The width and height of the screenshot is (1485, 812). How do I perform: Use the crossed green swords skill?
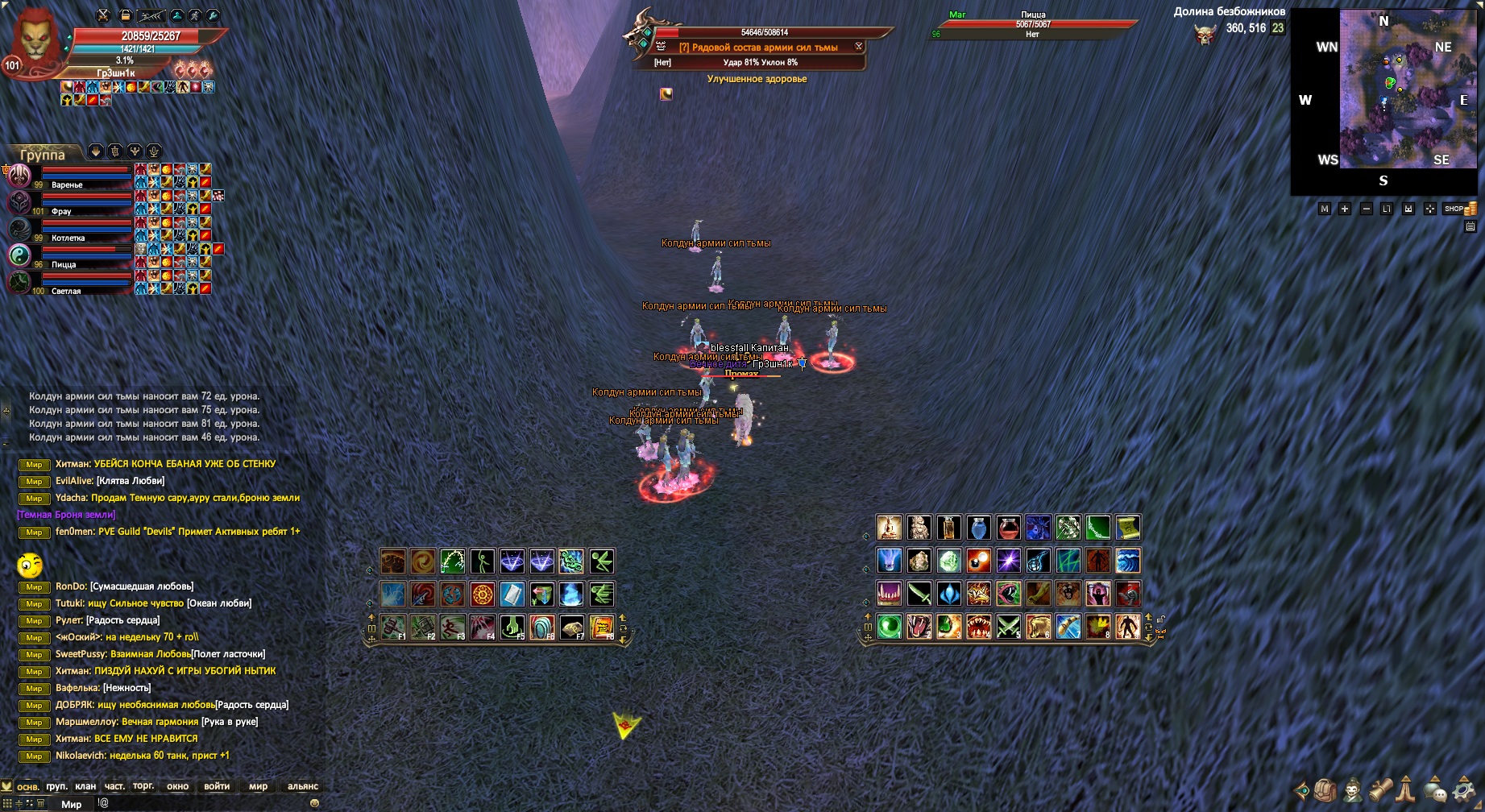click(x=1008, y=626)
